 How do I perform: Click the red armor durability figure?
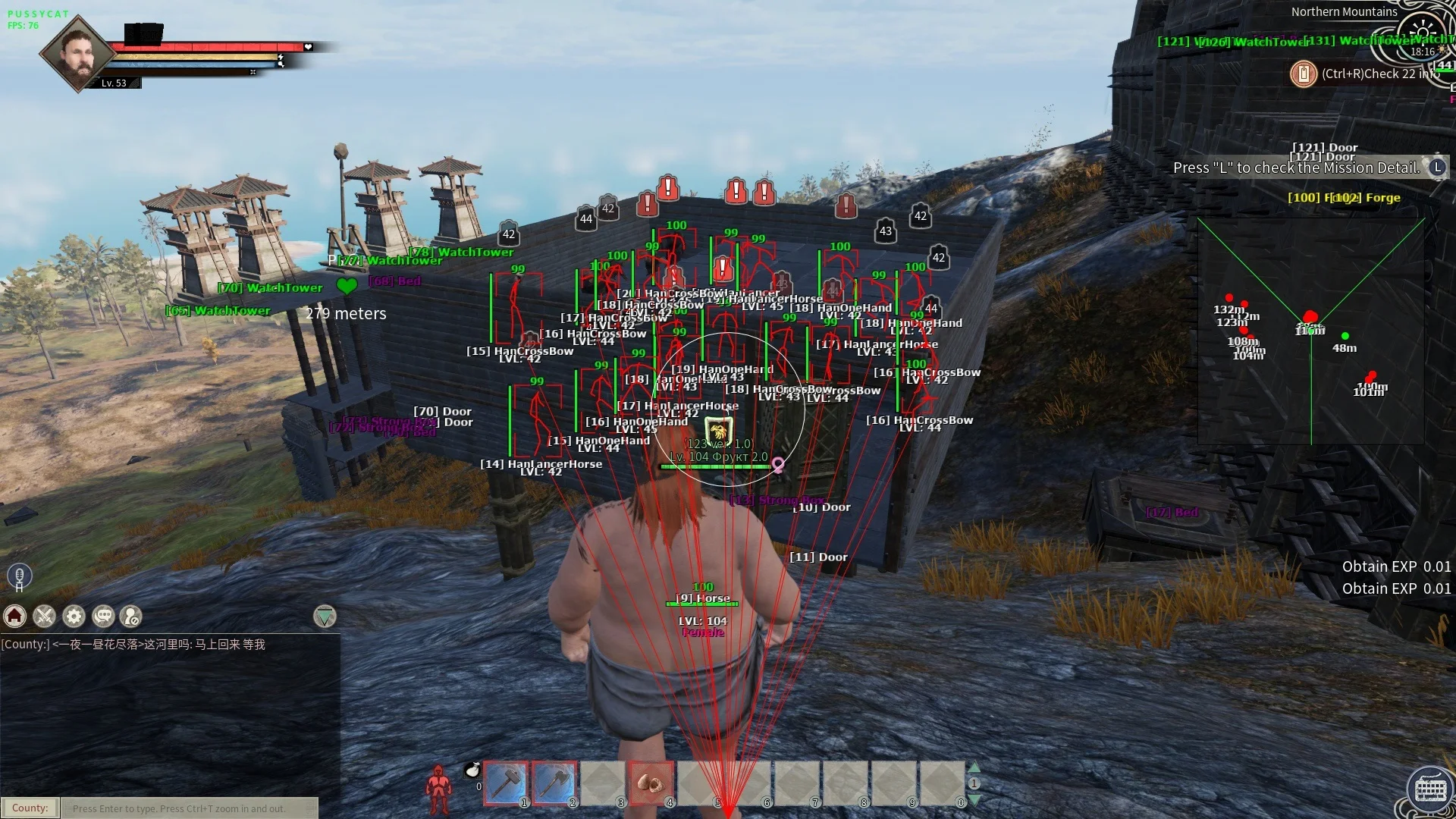438,790
